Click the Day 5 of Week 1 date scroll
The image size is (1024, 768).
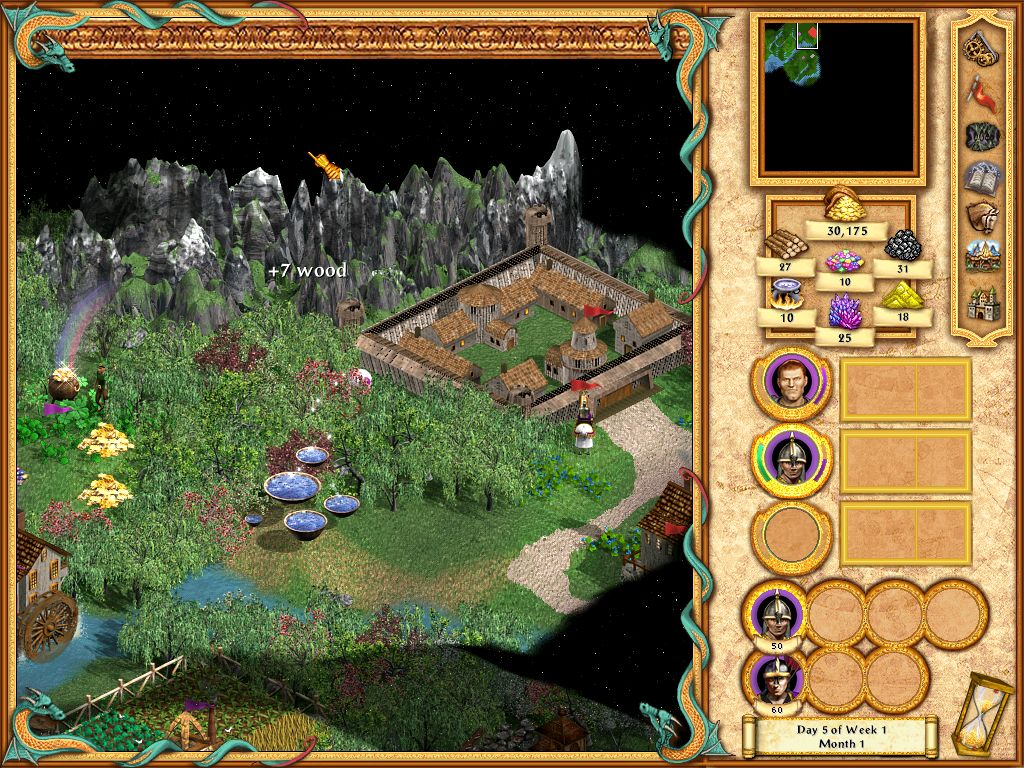click(x=841, y=736)
